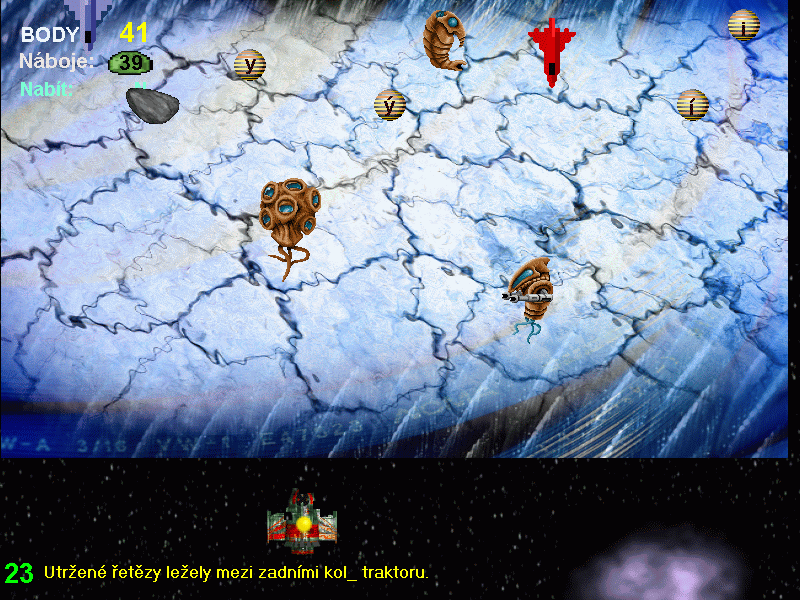Select the accented í letter ball
800x600 pixels.
(x=692, y=104)
